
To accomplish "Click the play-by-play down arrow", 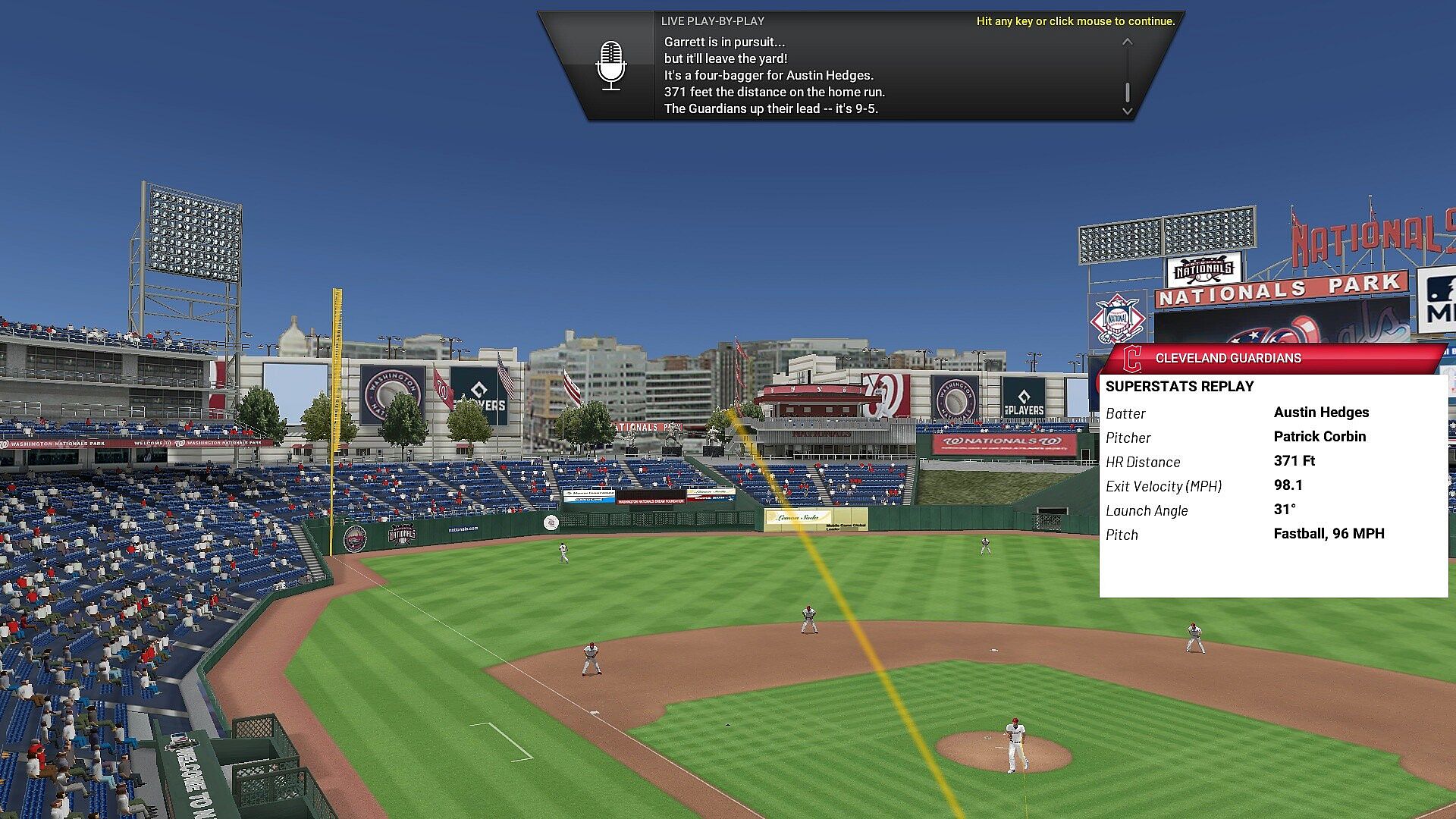I will click(x=1128, y=111).
